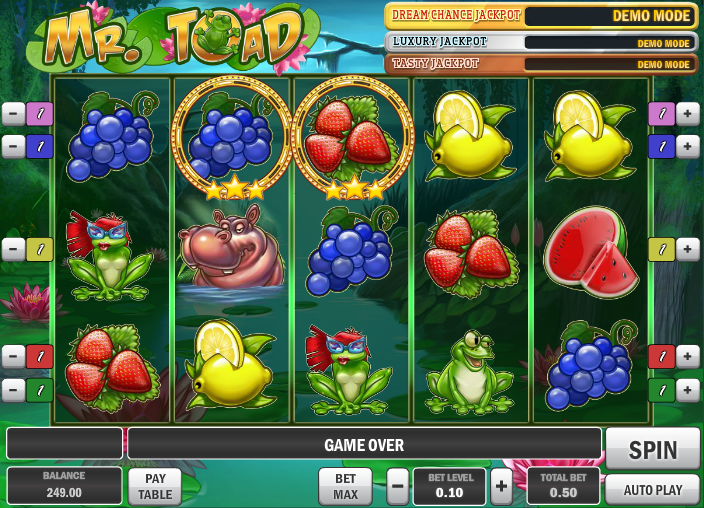Click the plus button beside the blue line marker
This screenshot has width=704, height=508.
coord(688,147)
